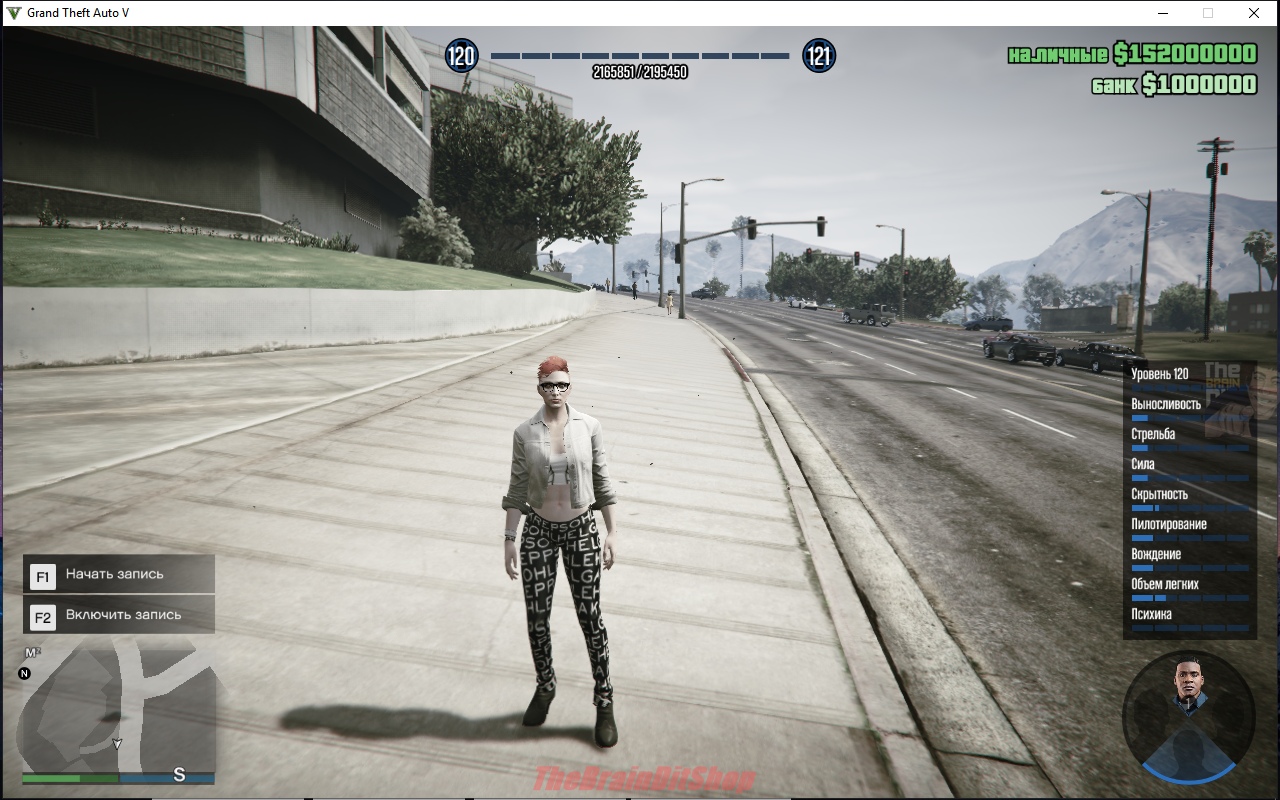The image size is (1280, 800).
Task: Close the Grand Theft Auto V window
Action: click(x=1253, y=13)
